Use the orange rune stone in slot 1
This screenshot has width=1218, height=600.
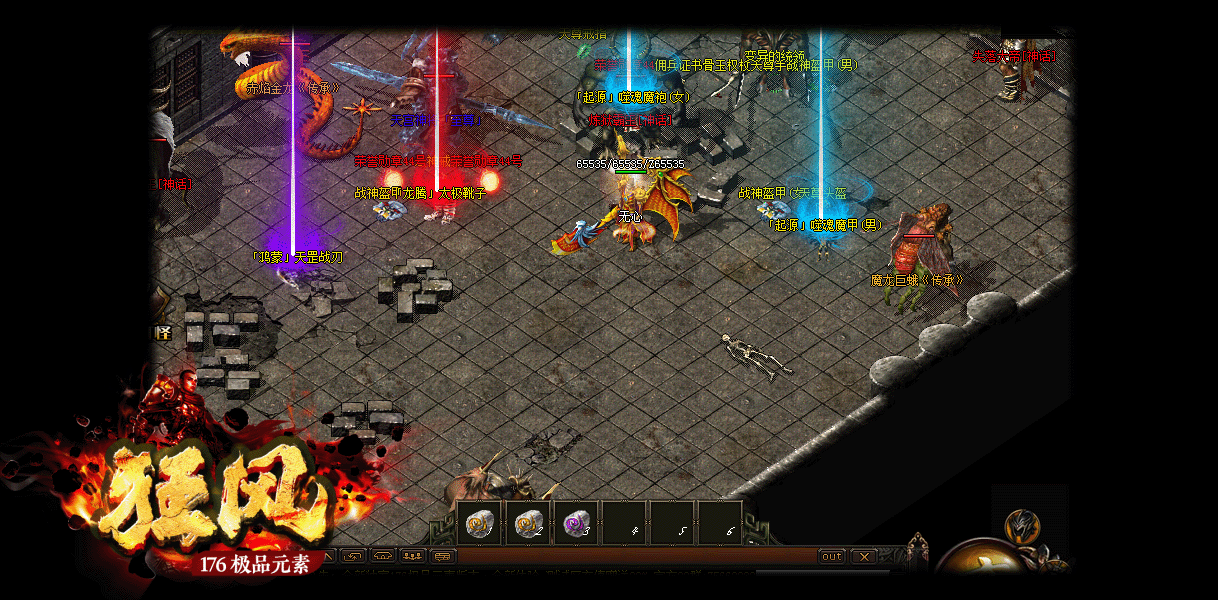click(480, 523)
